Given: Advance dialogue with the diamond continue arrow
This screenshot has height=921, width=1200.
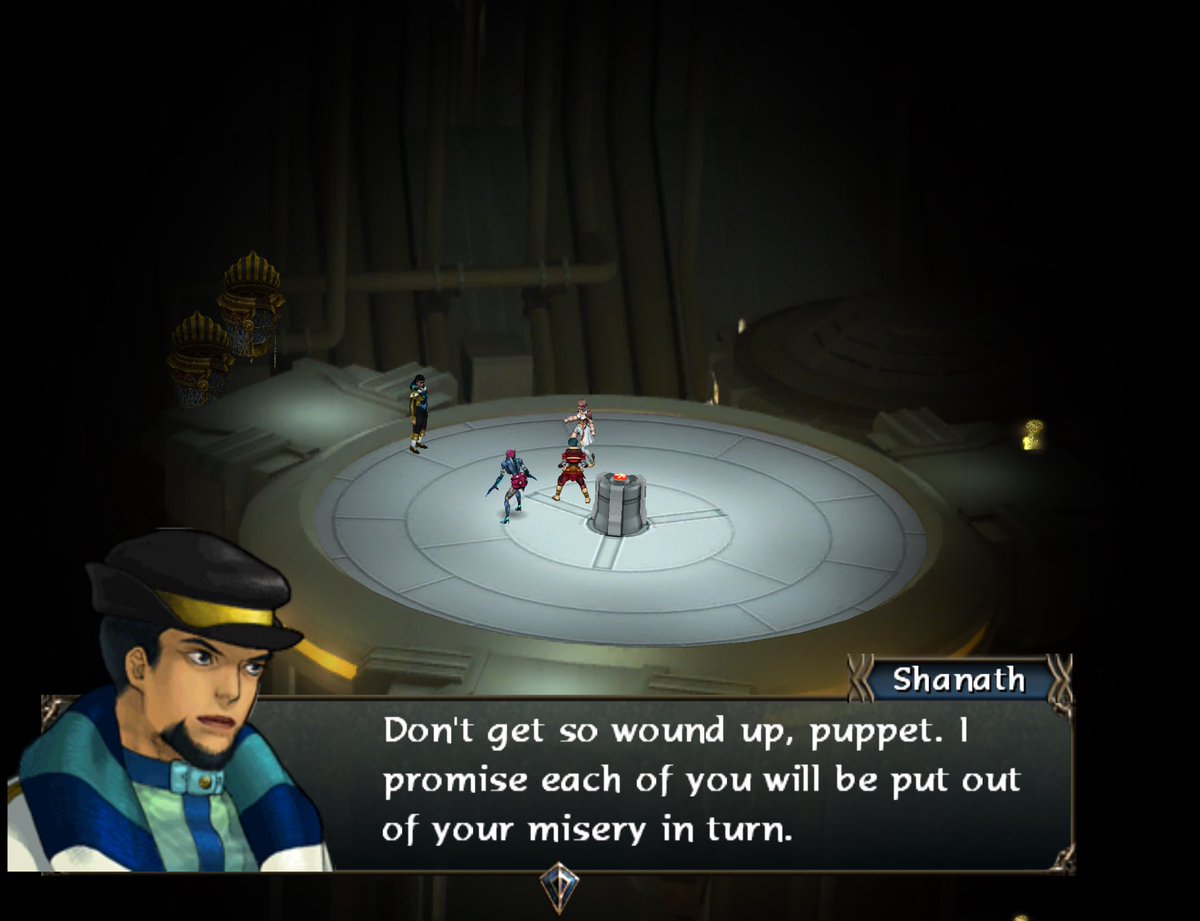Looking at the screenshot, I should pyautogui.click(x=559, y=885).
